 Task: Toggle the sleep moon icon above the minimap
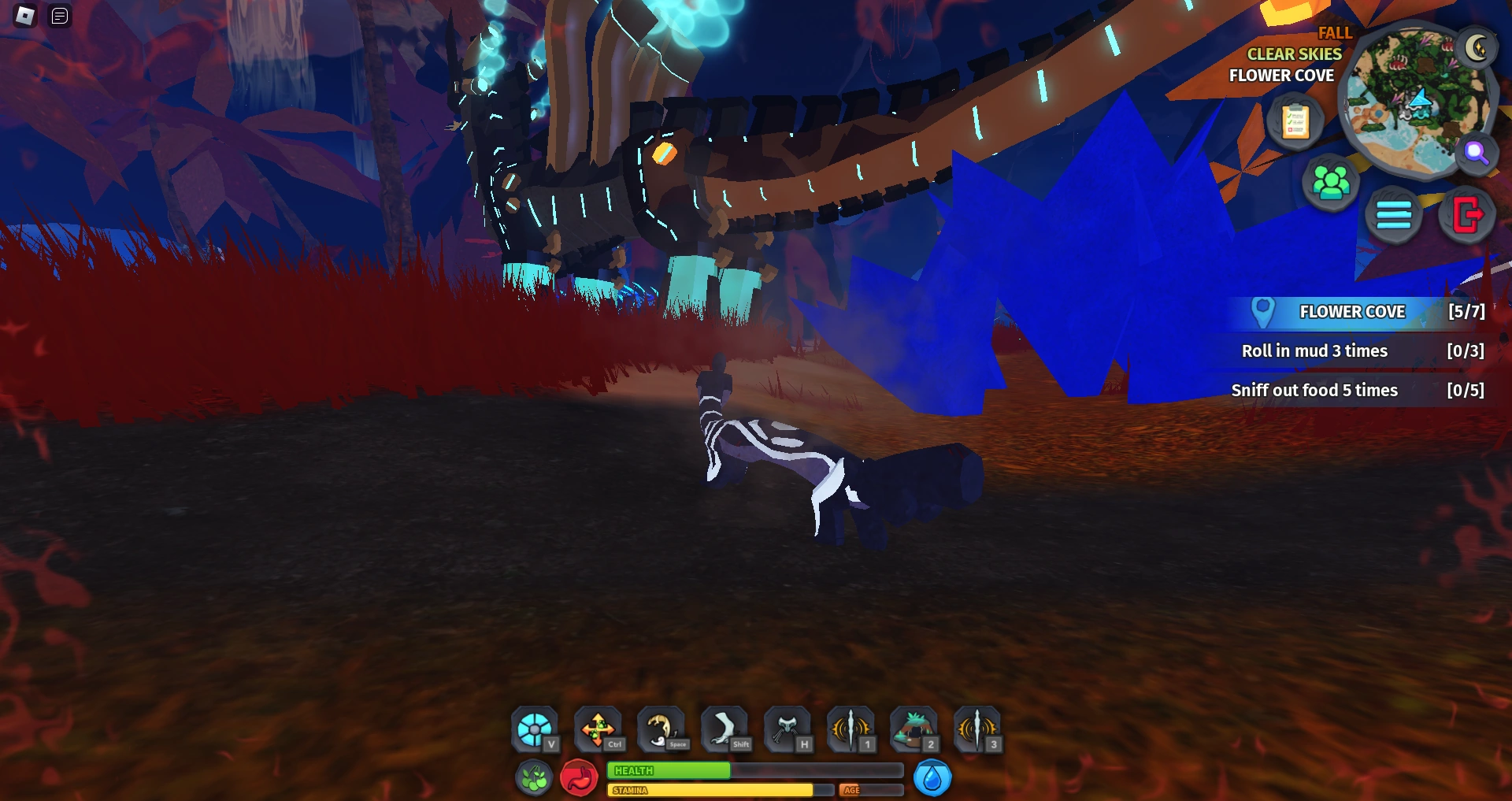click(x=1477, y=47)
